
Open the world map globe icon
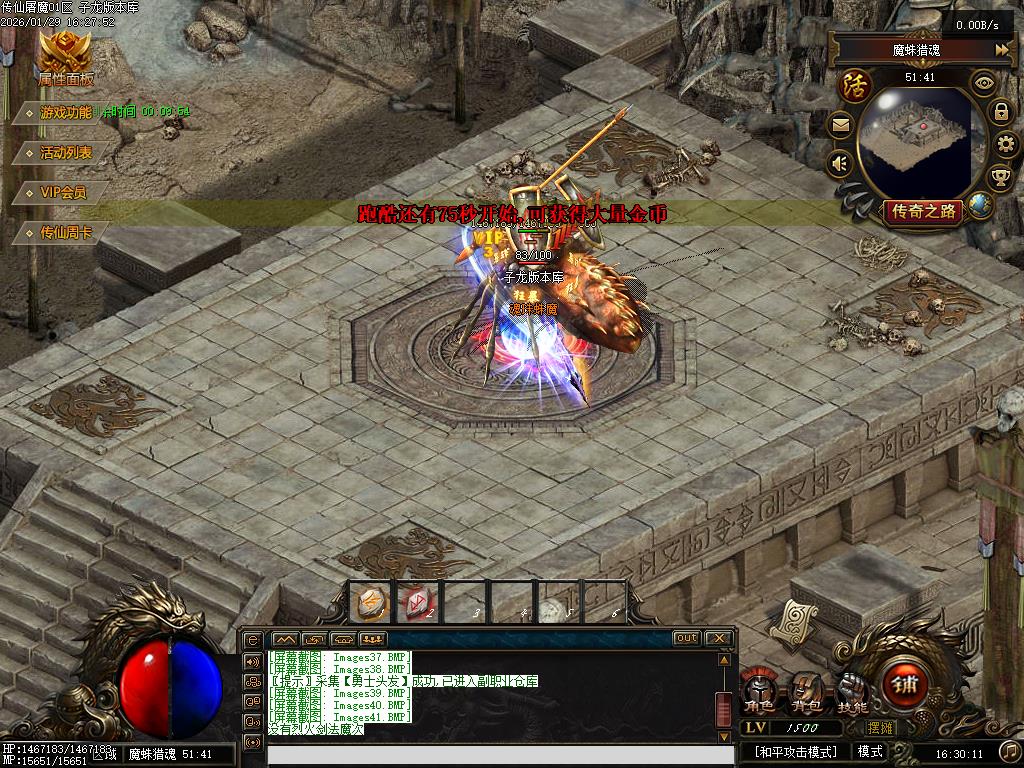click(x=980, y=206)
